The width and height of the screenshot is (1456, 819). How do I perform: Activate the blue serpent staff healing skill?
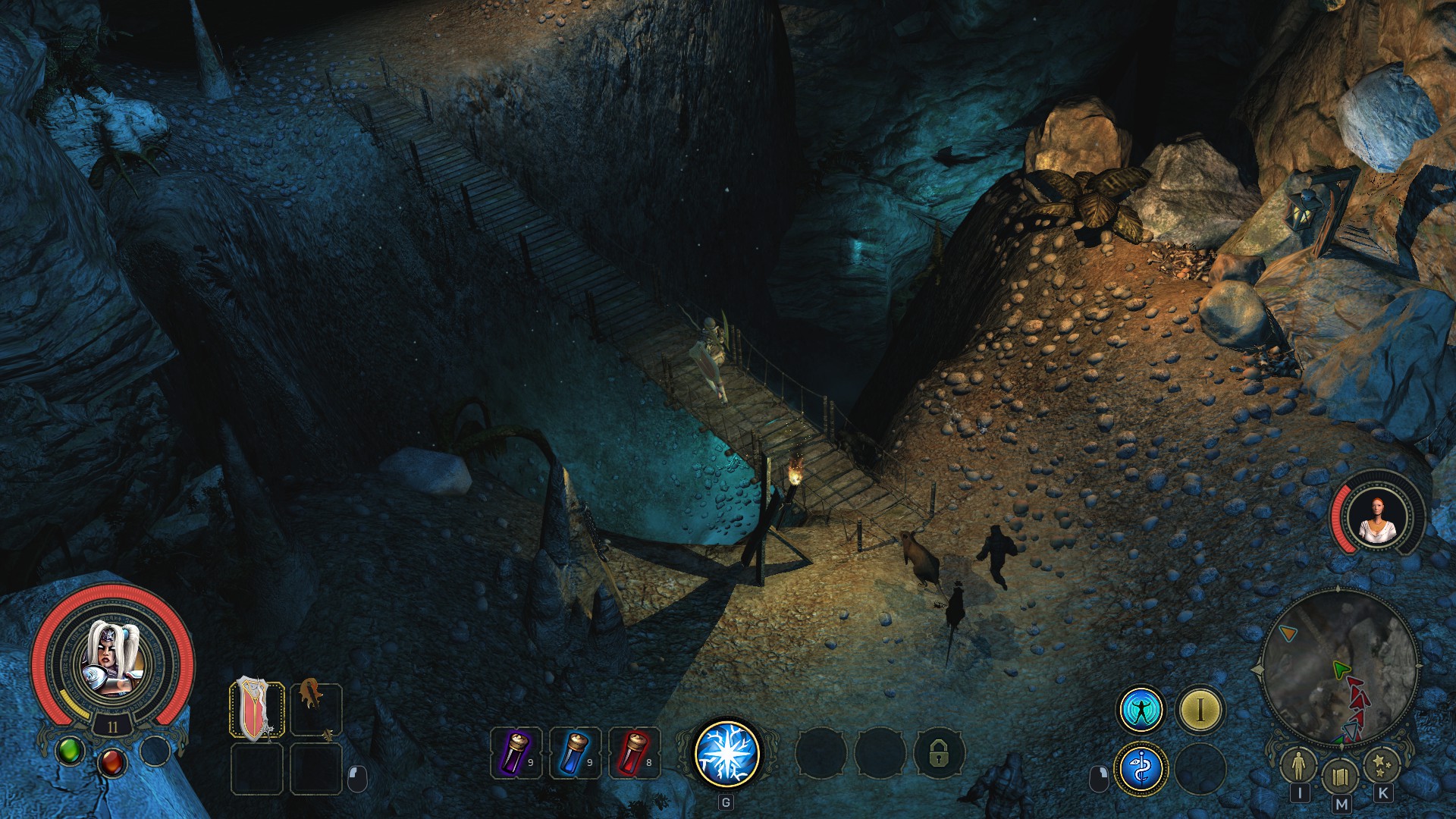pyautogui.click(x=1141, y=768)
